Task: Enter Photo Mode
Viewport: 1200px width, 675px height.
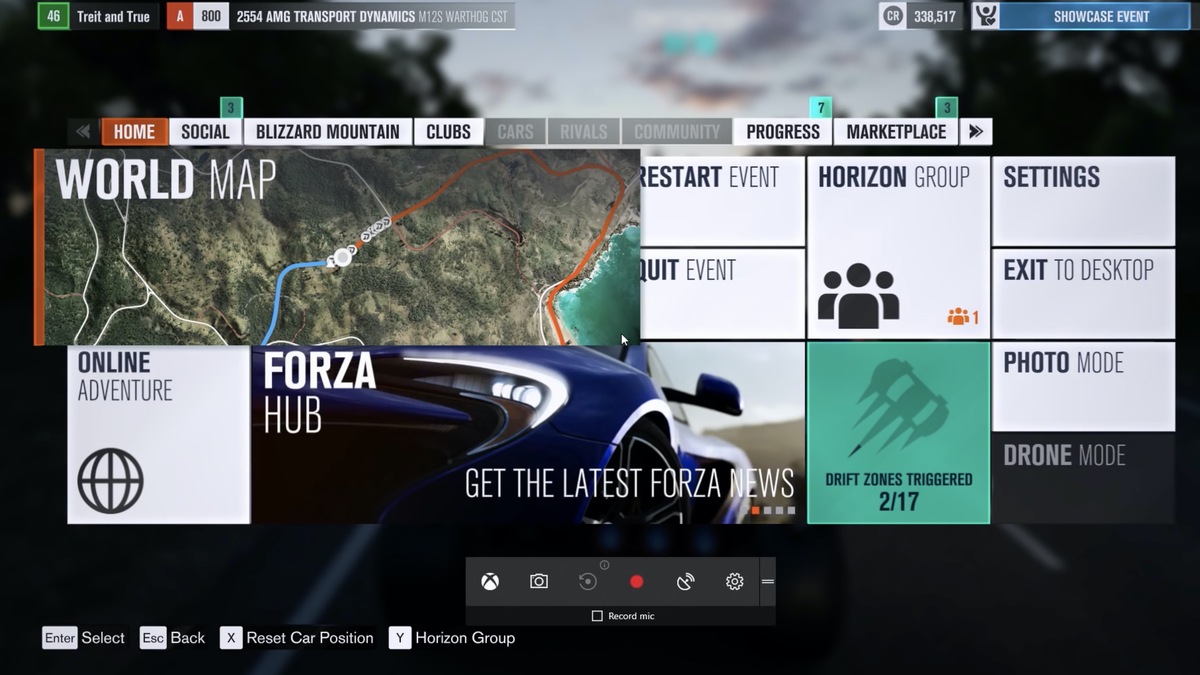Action: [1083, 386]
